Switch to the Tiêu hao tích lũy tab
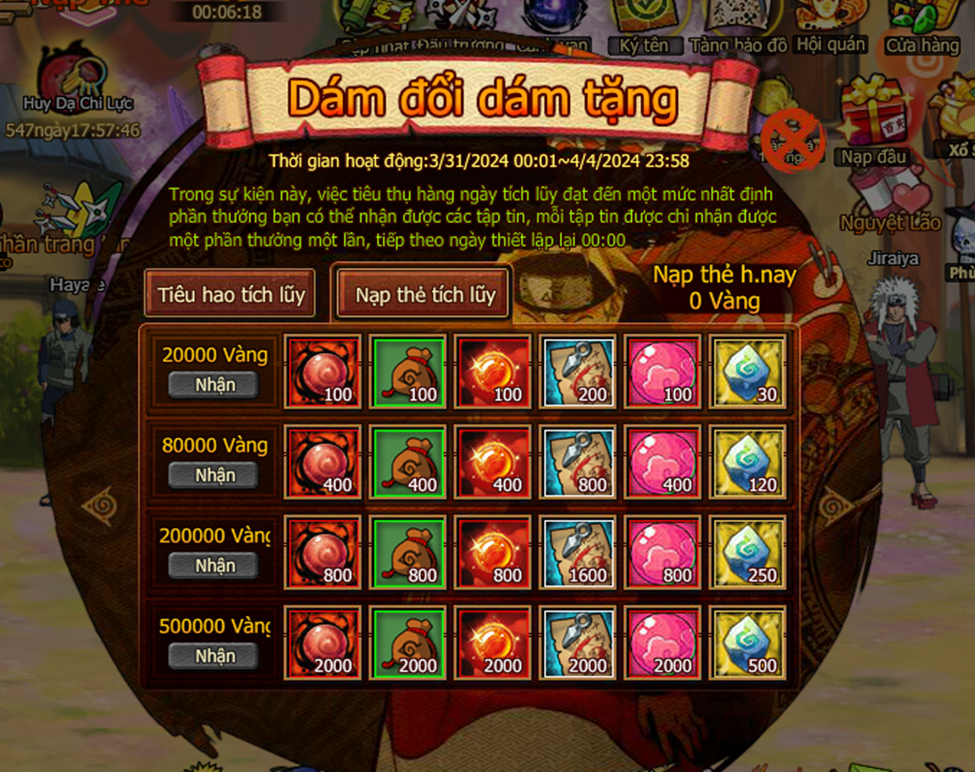 point(231,295)
